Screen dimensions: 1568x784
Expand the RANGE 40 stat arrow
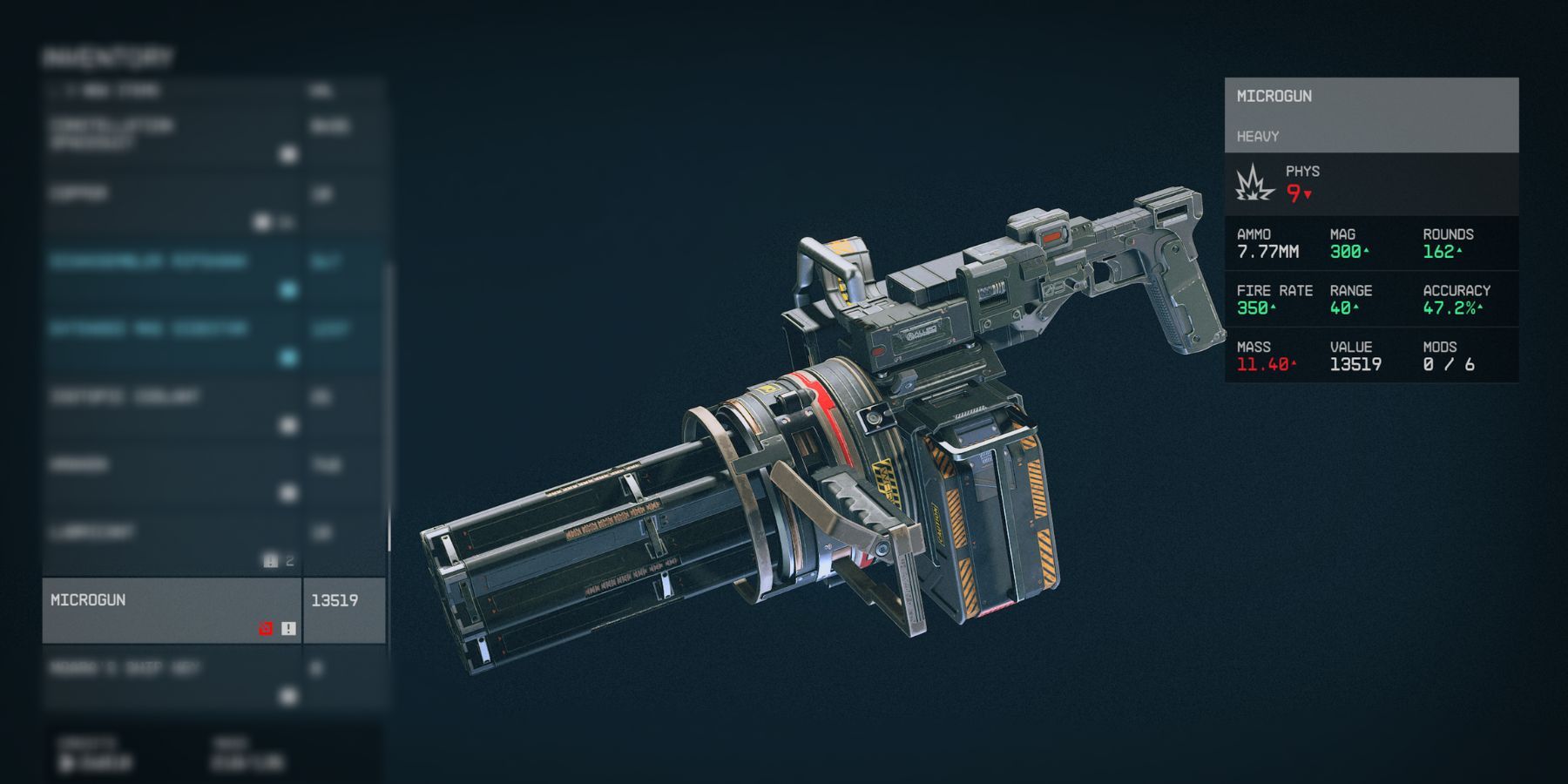(x=1356, y=308)
